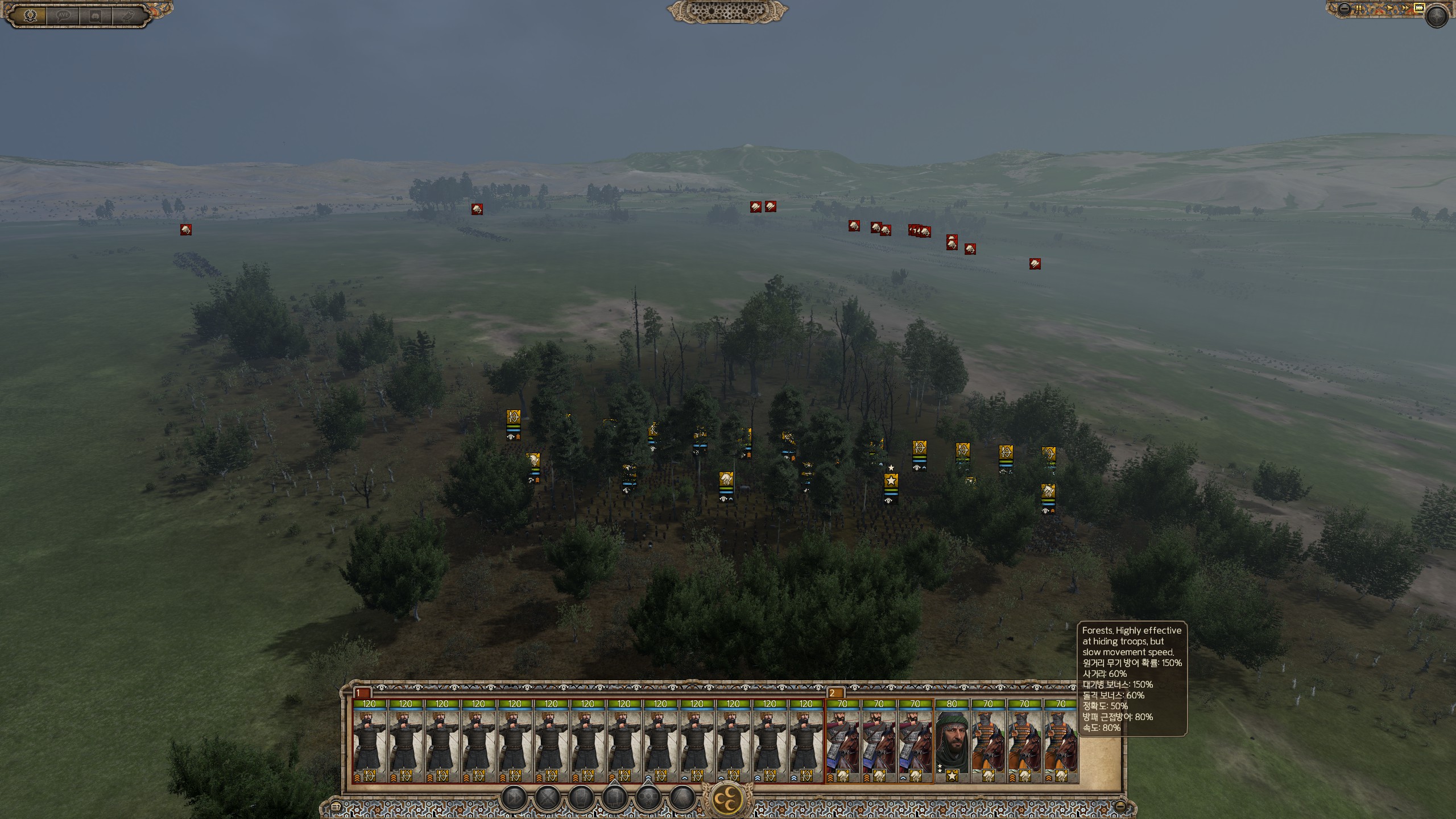
Task: Select the fastest triple-arrow game speed
Action: coord(1418,9)
